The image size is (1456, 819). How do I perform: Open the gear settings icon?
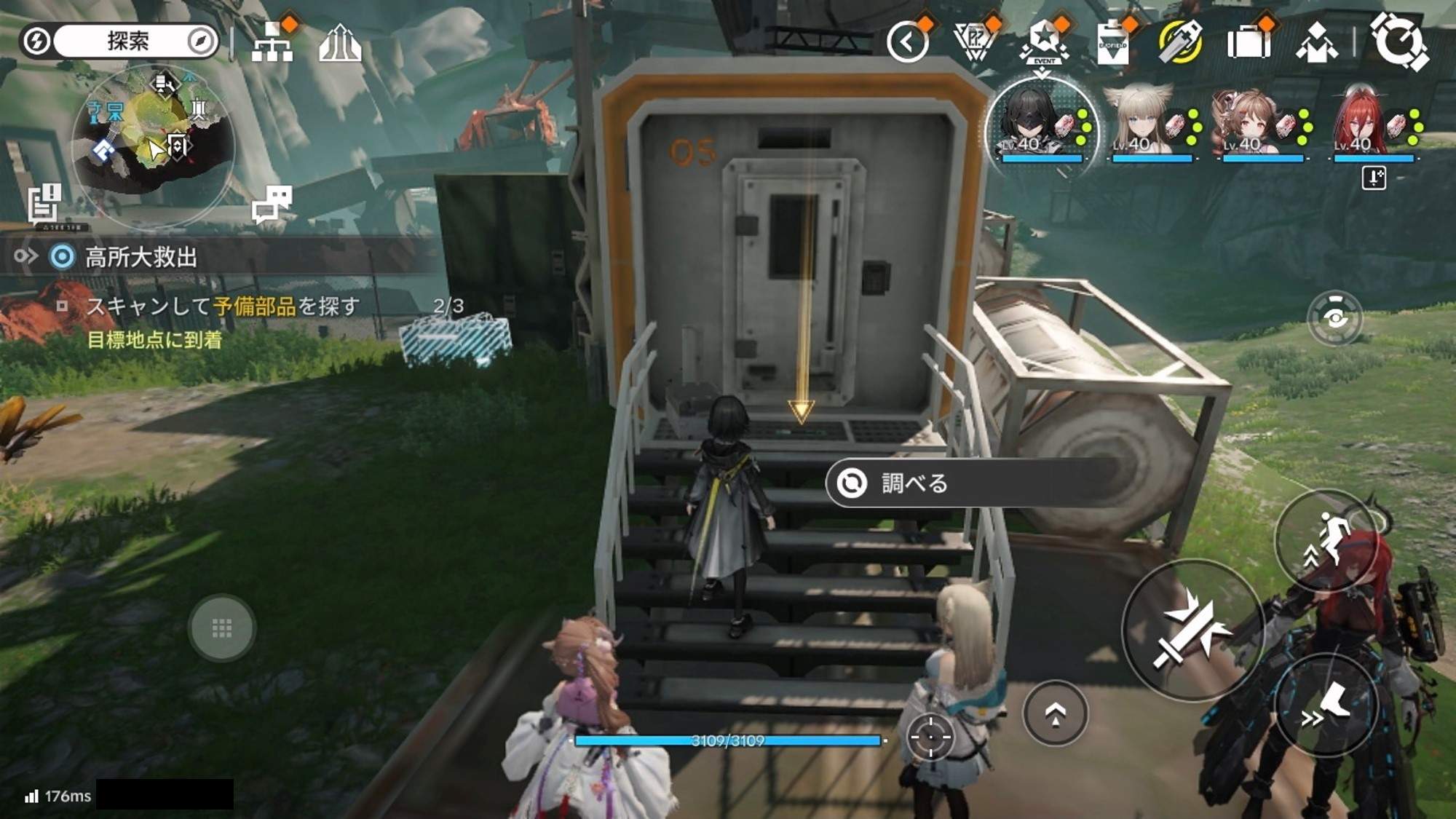[1398, 41]
